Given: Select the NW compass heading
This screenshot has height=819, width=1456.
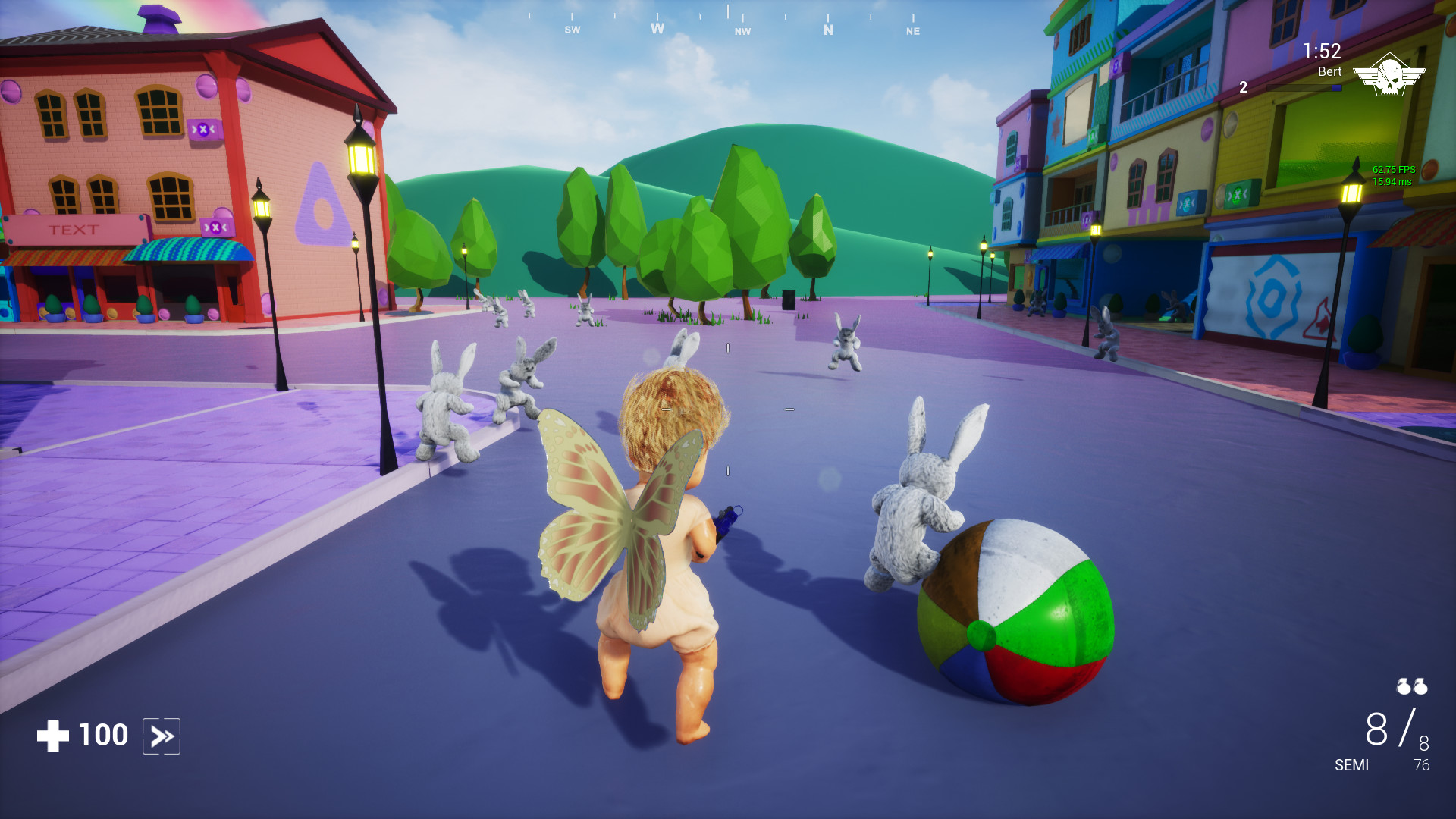Looking at the screenshot, I should coord(742,33).
